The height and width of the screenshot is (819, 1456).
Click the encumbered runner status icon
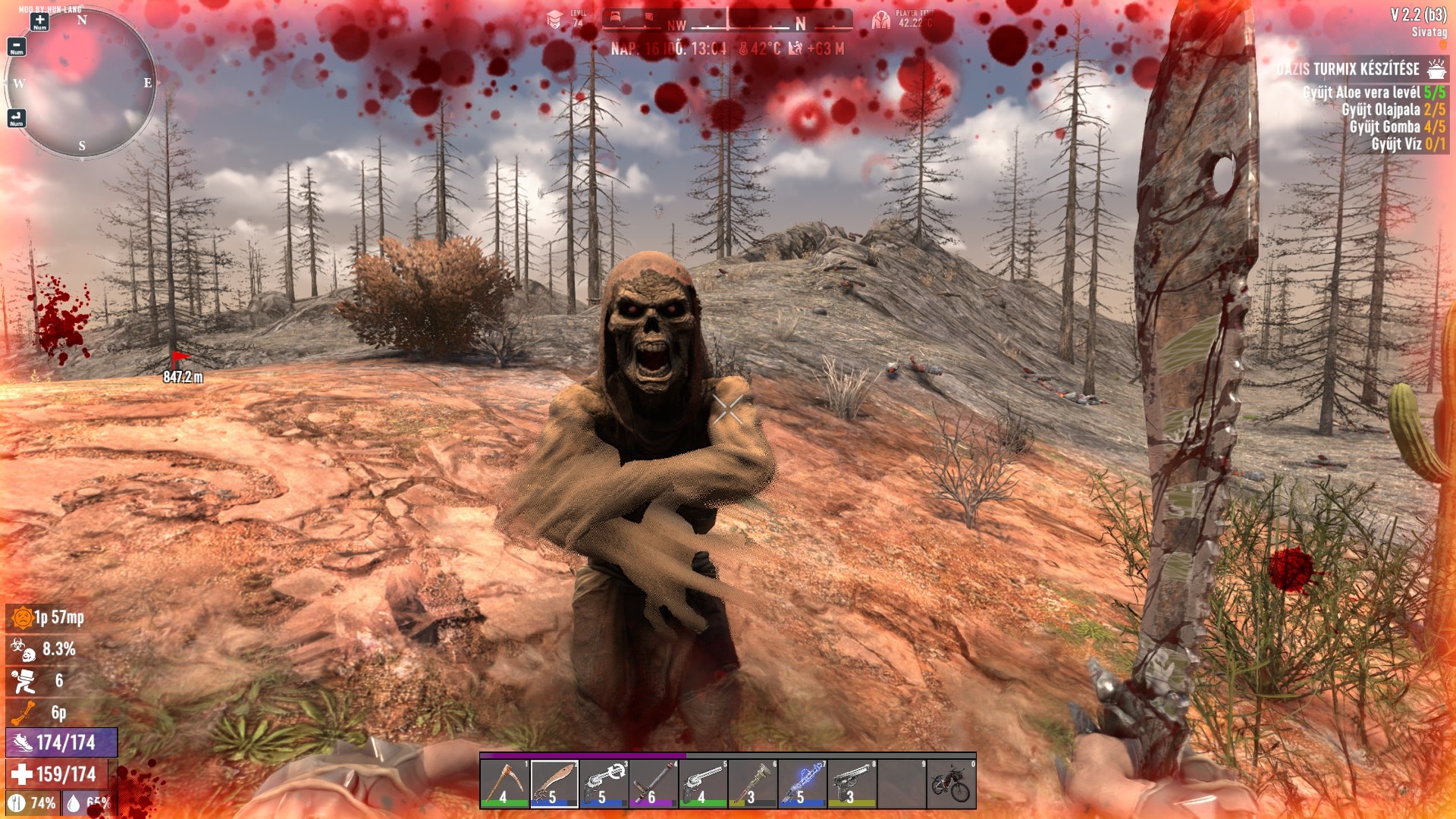point(23,681)
